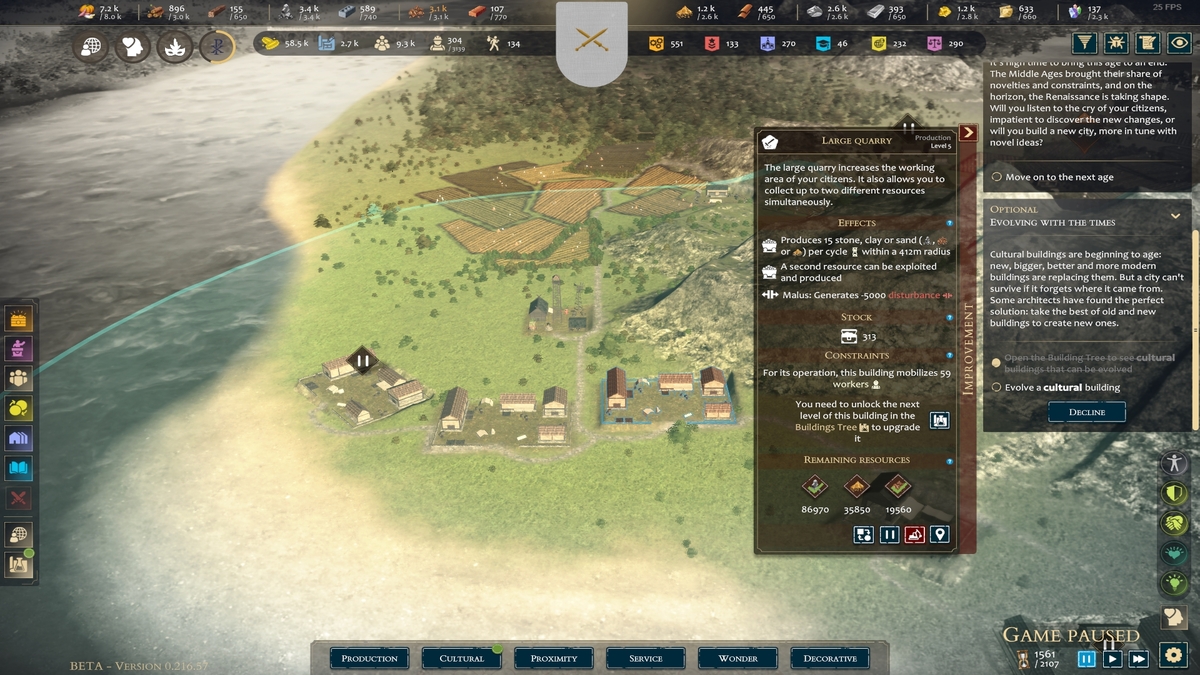The image size is (1200, 675).
Task: Click the red demolish building button
Action: [x=914, y=535]
